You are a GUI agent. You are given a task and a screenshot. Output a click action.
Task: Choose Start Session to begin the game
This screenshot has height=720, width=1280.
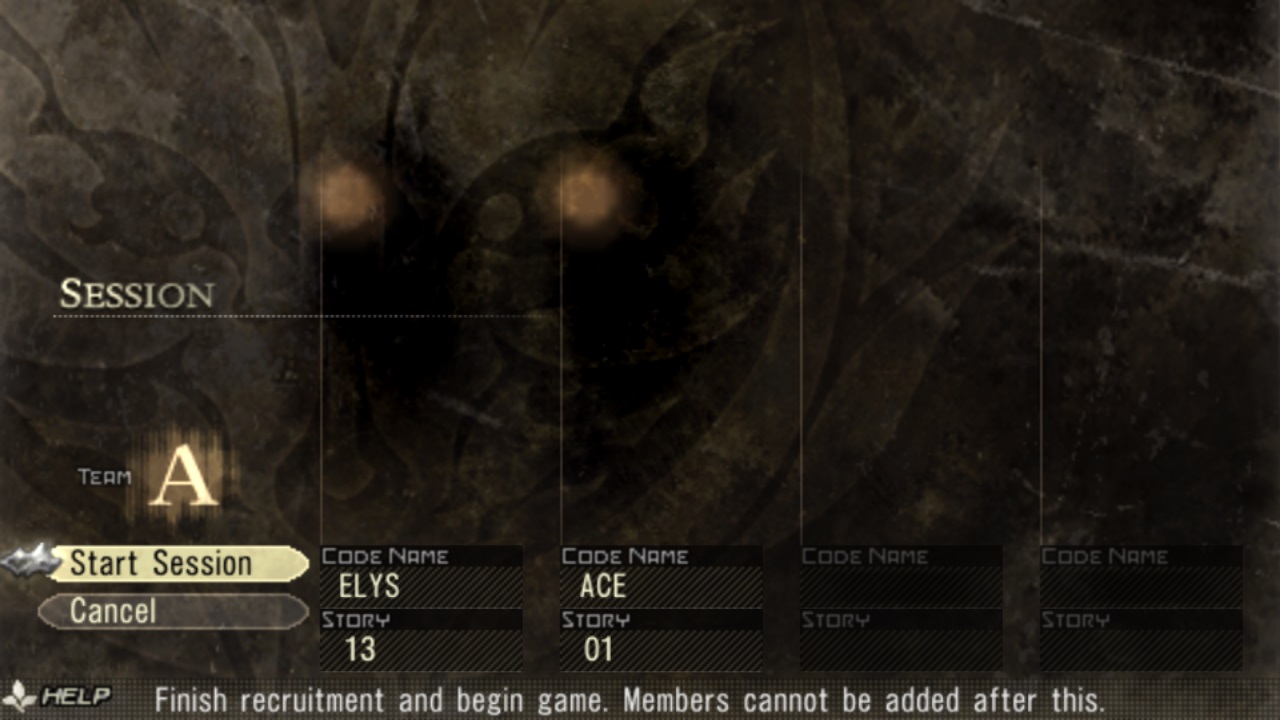(x=178, y=564)
